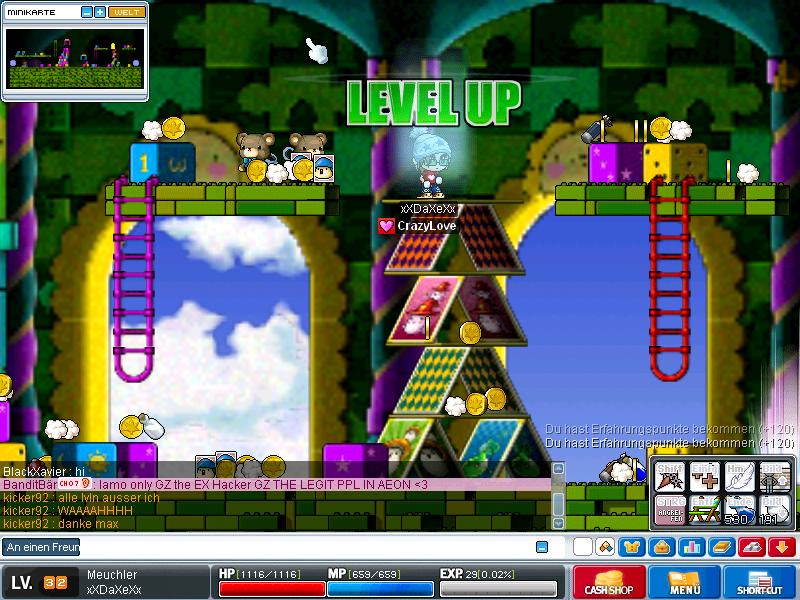Open the inventory bag icon
Viewport: 800px width, 600px height.
click(x=661, y=547)
